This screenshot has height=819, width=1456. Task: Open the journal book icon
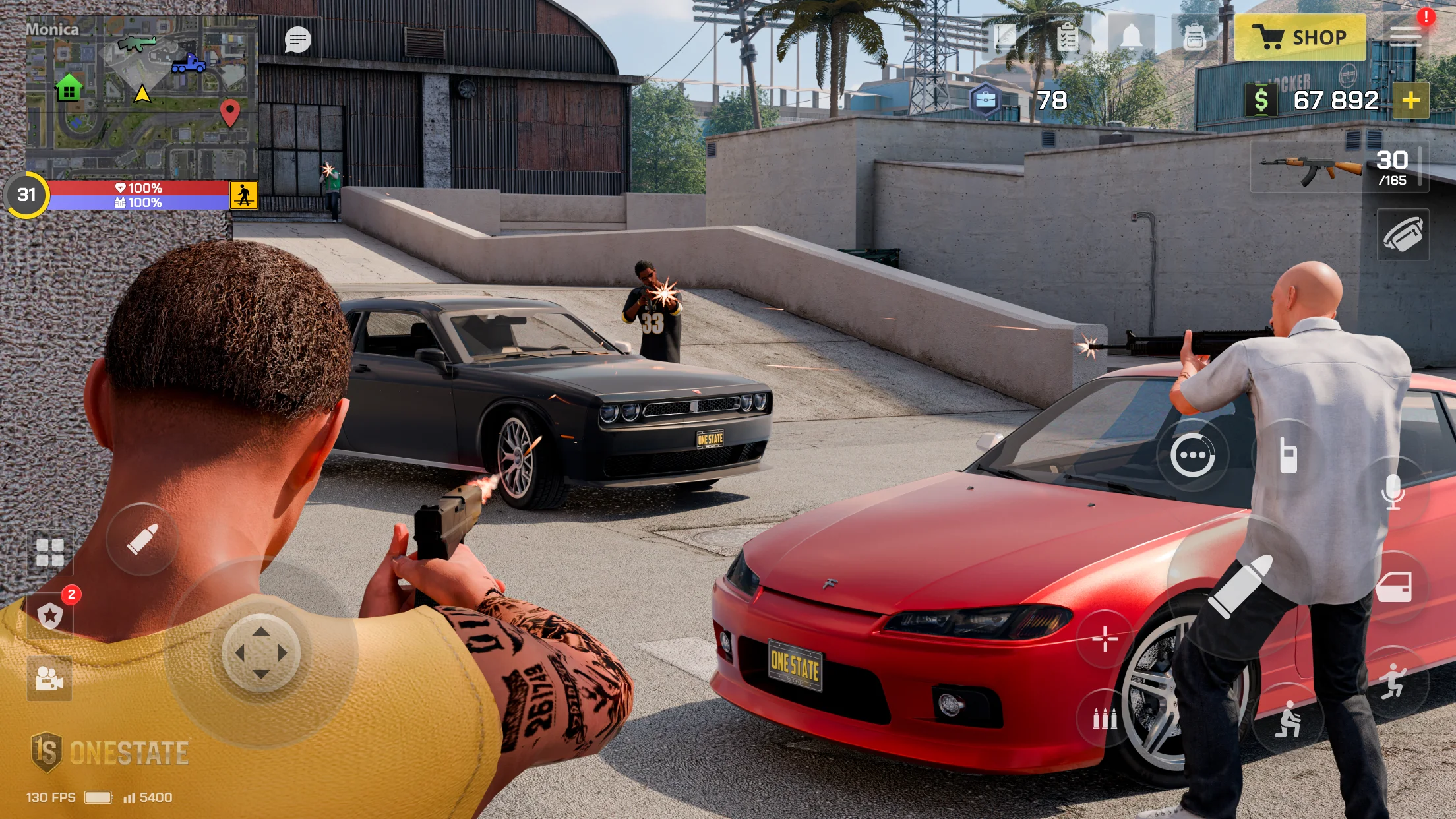click(x=1006, y=37)
